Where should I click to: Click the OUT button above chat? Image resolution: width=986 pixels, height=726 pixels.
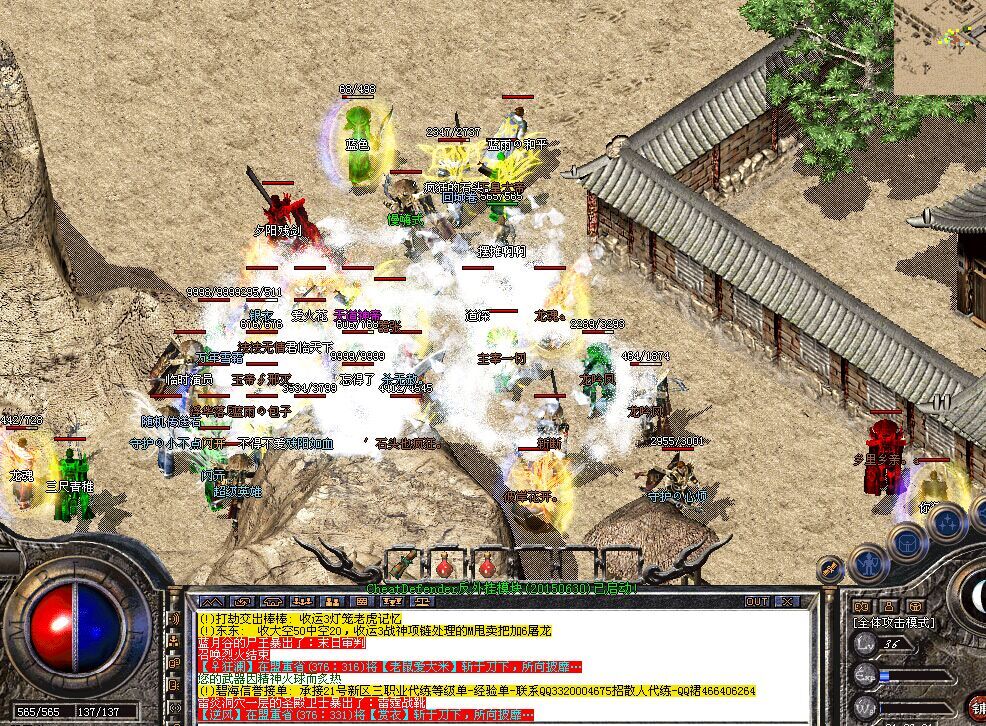click(757, 601)
